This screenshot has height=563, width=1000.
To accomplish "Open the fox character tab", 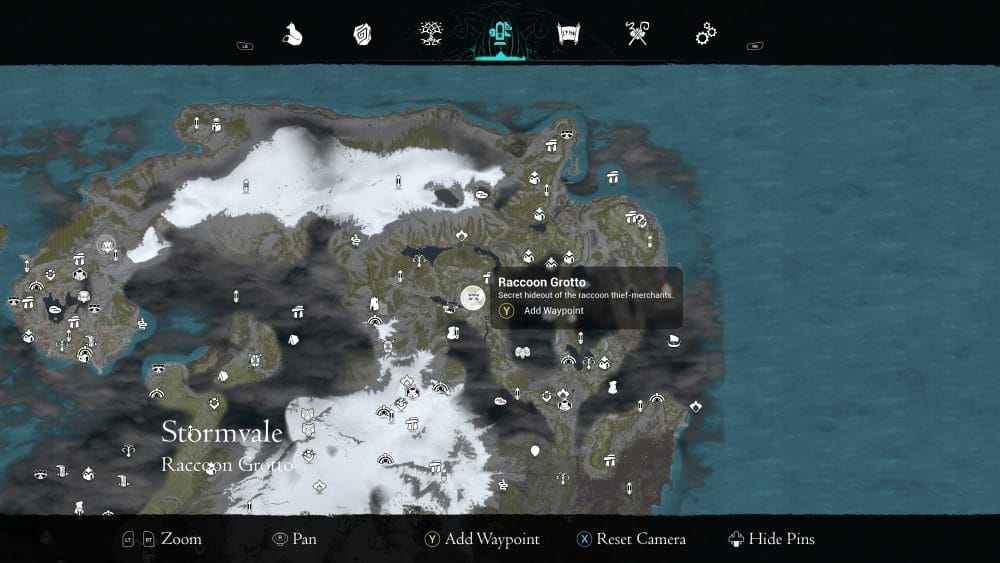I will [x=292, y=35].
